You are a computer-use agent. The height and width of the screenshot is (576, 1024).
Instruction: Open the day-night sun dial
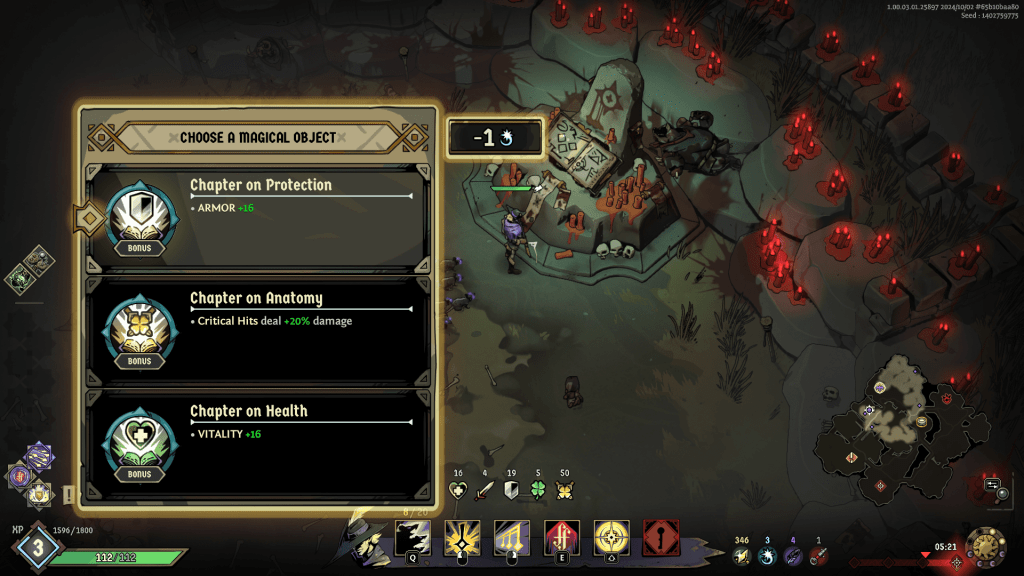[x=985, y=547]
